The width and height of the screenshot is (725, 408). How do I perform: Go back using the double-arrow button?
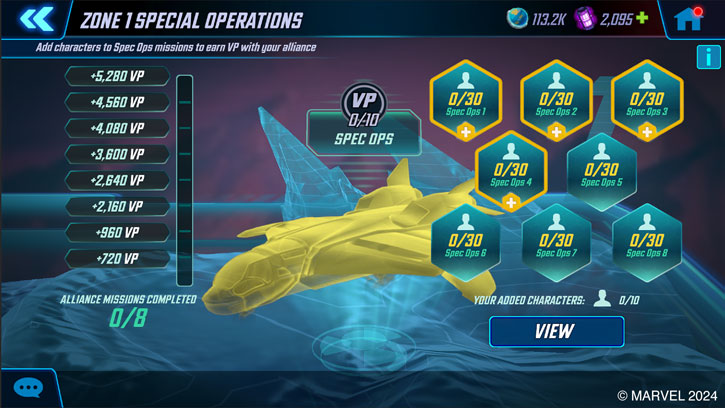click(36, 19)
